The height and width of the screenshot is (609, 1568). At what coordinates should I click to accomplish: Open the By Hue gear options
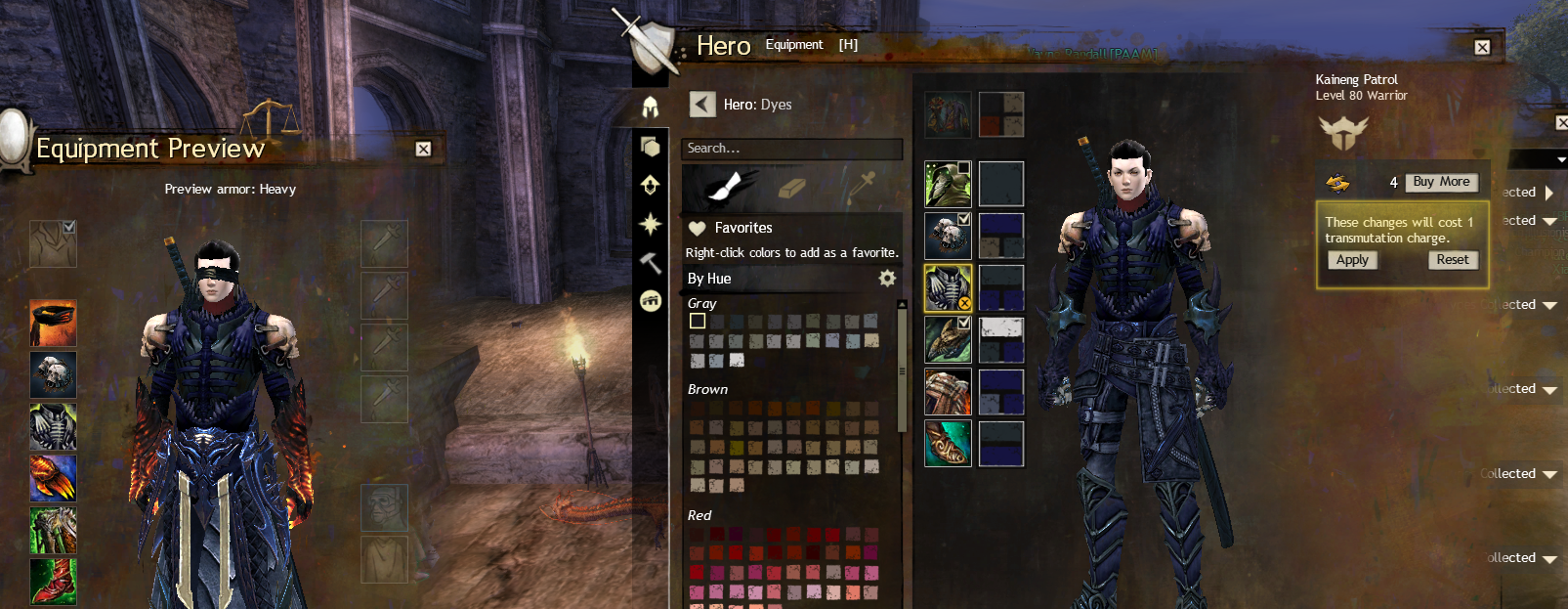coord(887,279)
